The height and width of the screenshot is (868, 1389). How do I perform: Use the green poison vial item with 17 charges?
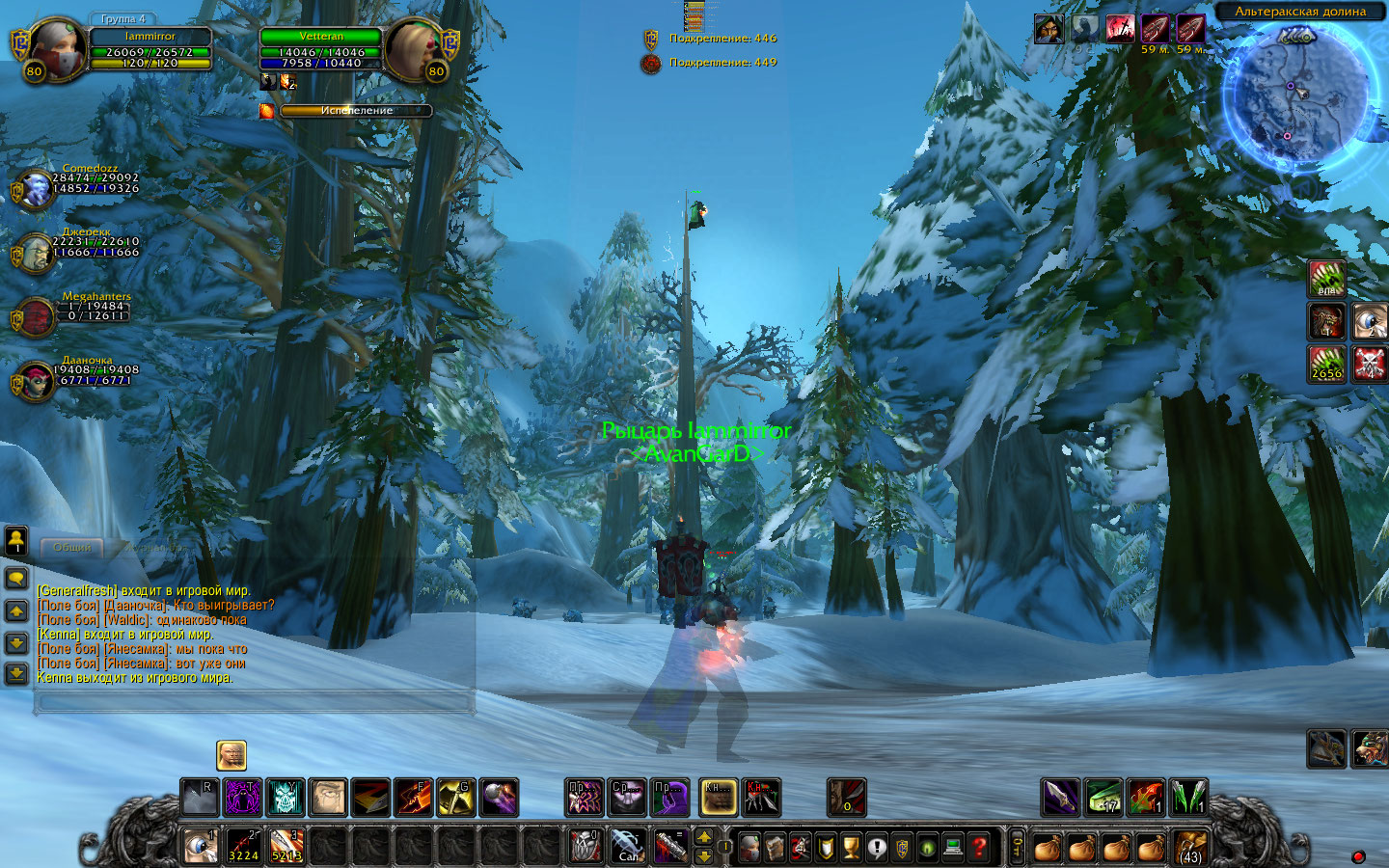point(1103,798)
